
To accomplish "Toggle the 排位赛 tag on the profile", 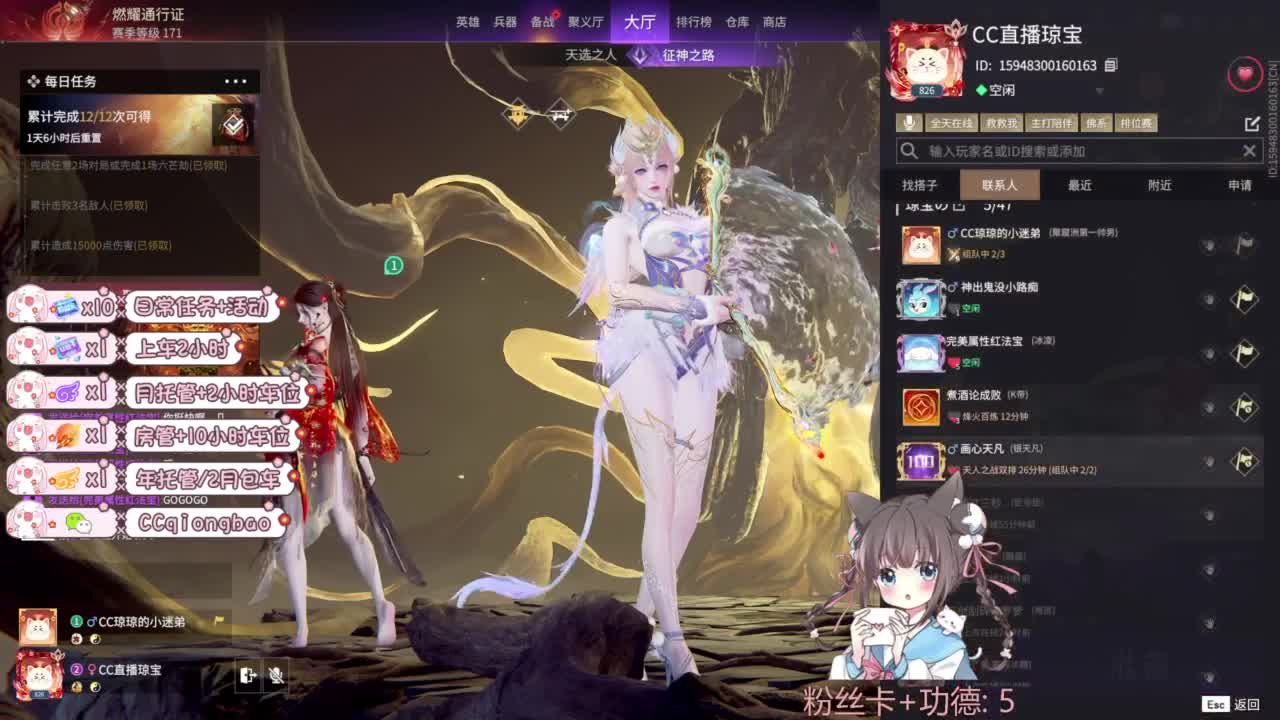I will (x=1135, y=122).
